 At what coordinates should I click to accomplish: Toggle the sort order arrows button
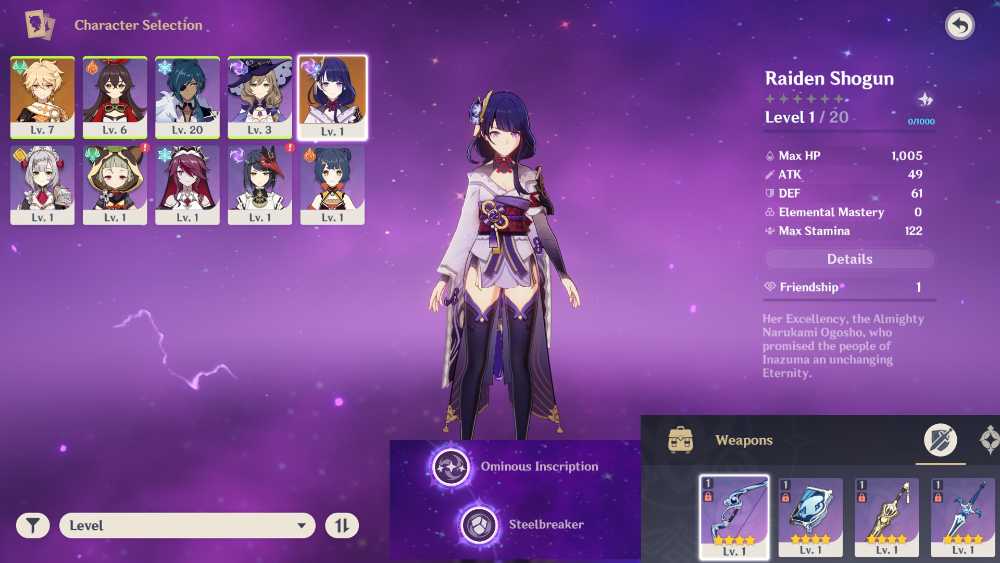[342, 525]
